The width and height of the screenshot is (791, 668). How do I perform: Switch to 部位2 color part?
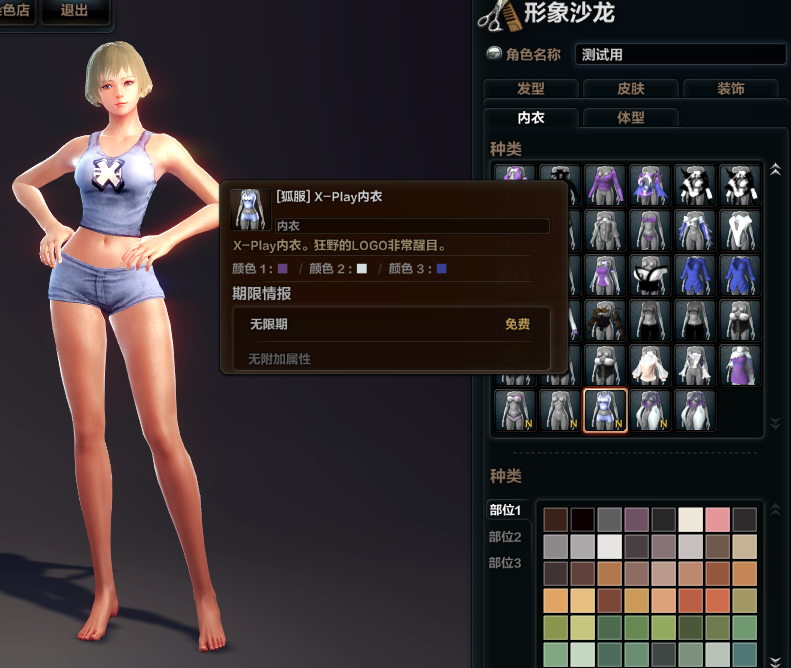506,537
